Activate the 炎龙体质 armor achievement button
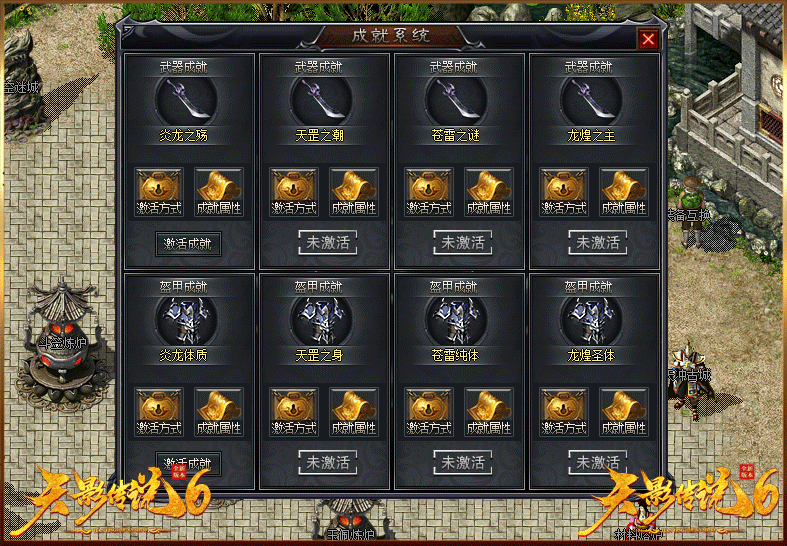 click(x=189, y=463)
